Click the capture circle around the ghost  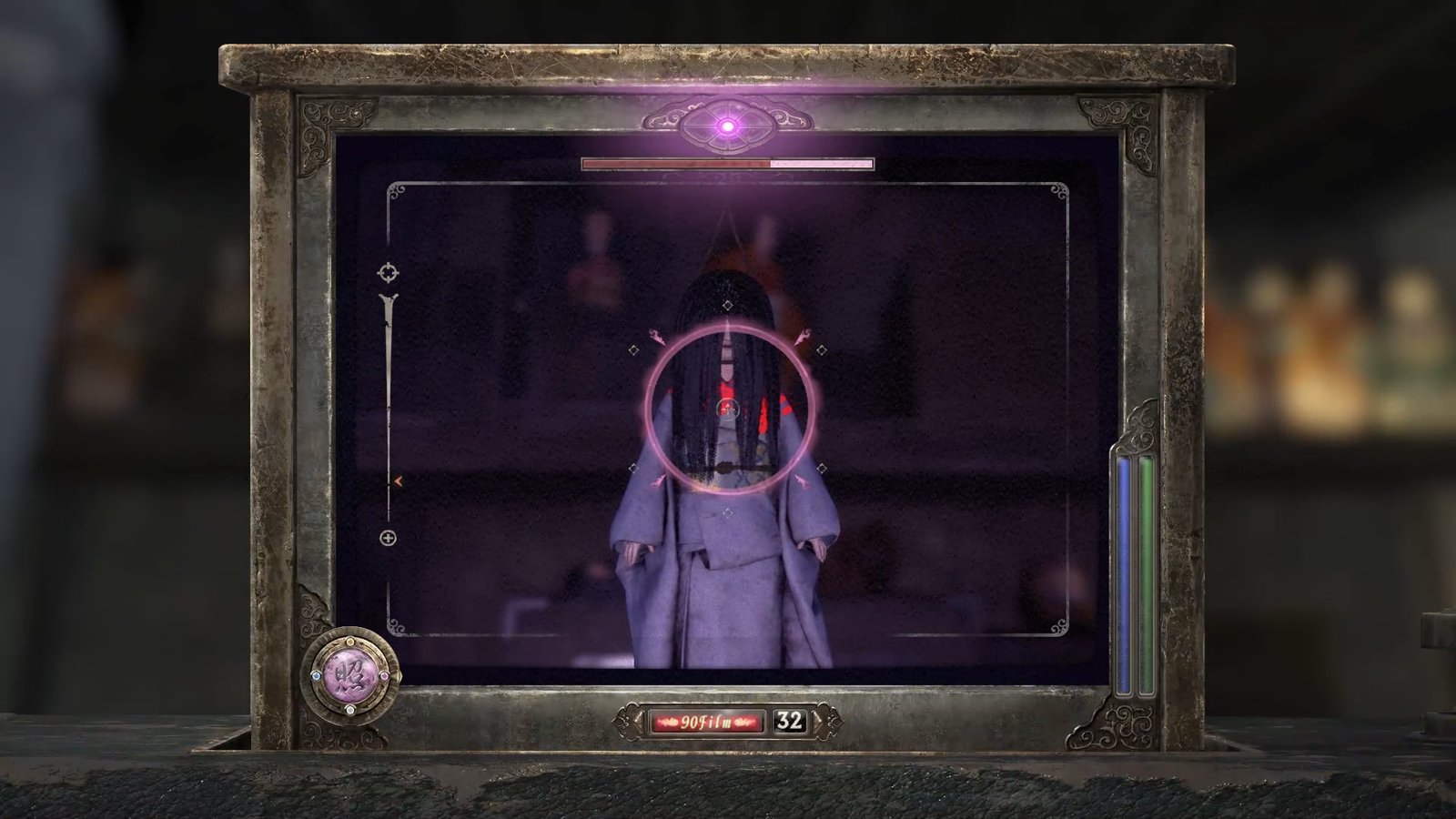[728, 407]
